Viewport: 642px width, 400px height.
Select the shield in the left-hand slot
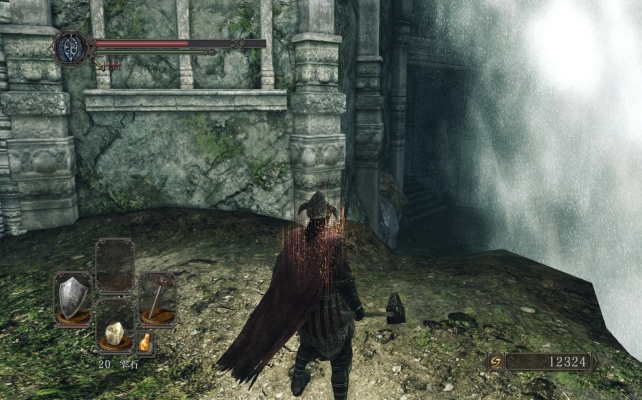(72, 297)
